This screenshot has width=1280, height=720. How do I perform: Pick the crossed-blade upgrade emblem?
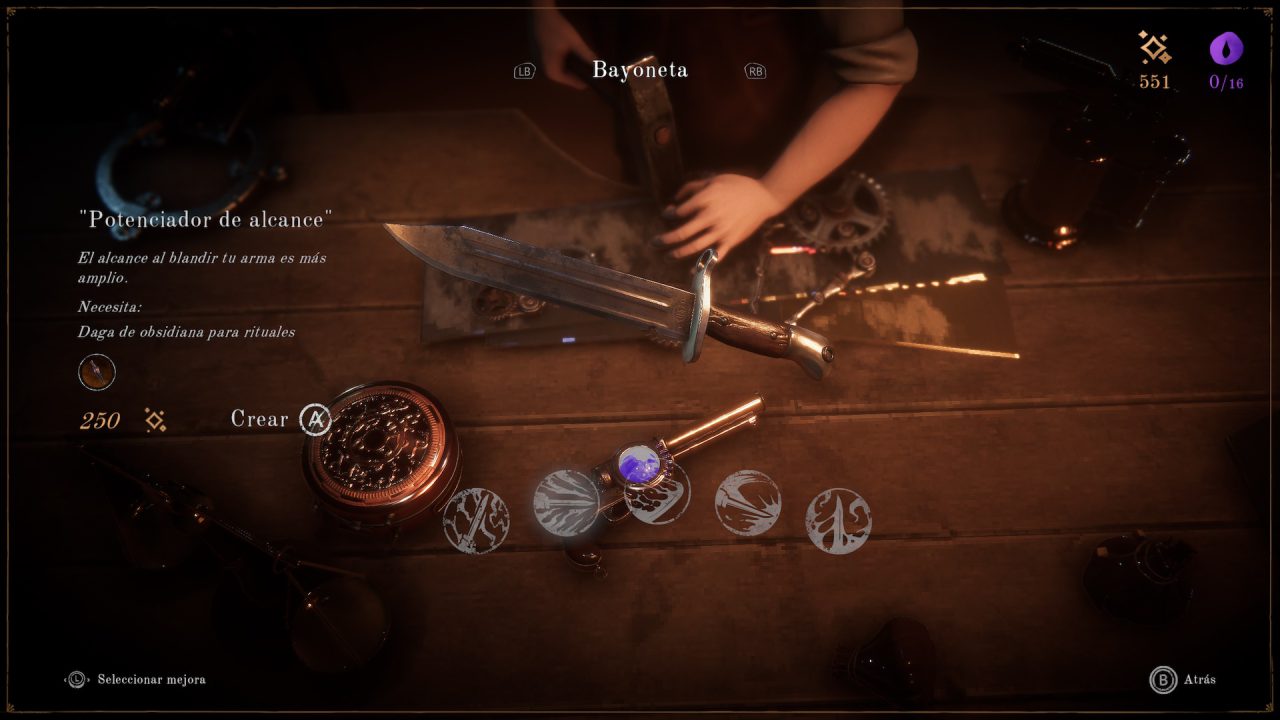(476, 520)
